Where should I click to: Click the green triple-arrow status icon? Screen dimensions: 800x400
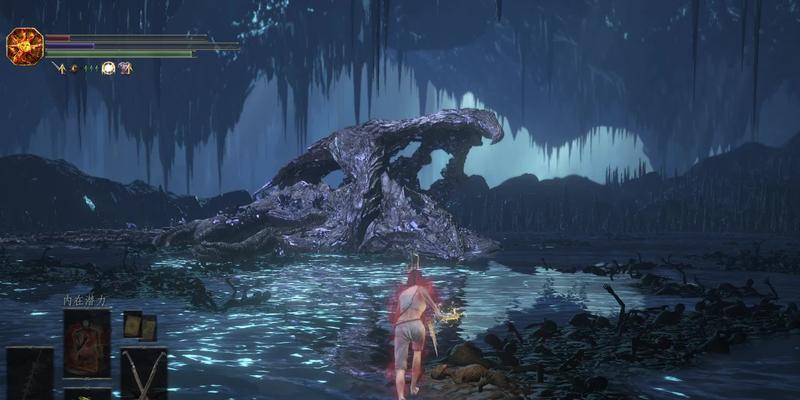pos(90,68)
